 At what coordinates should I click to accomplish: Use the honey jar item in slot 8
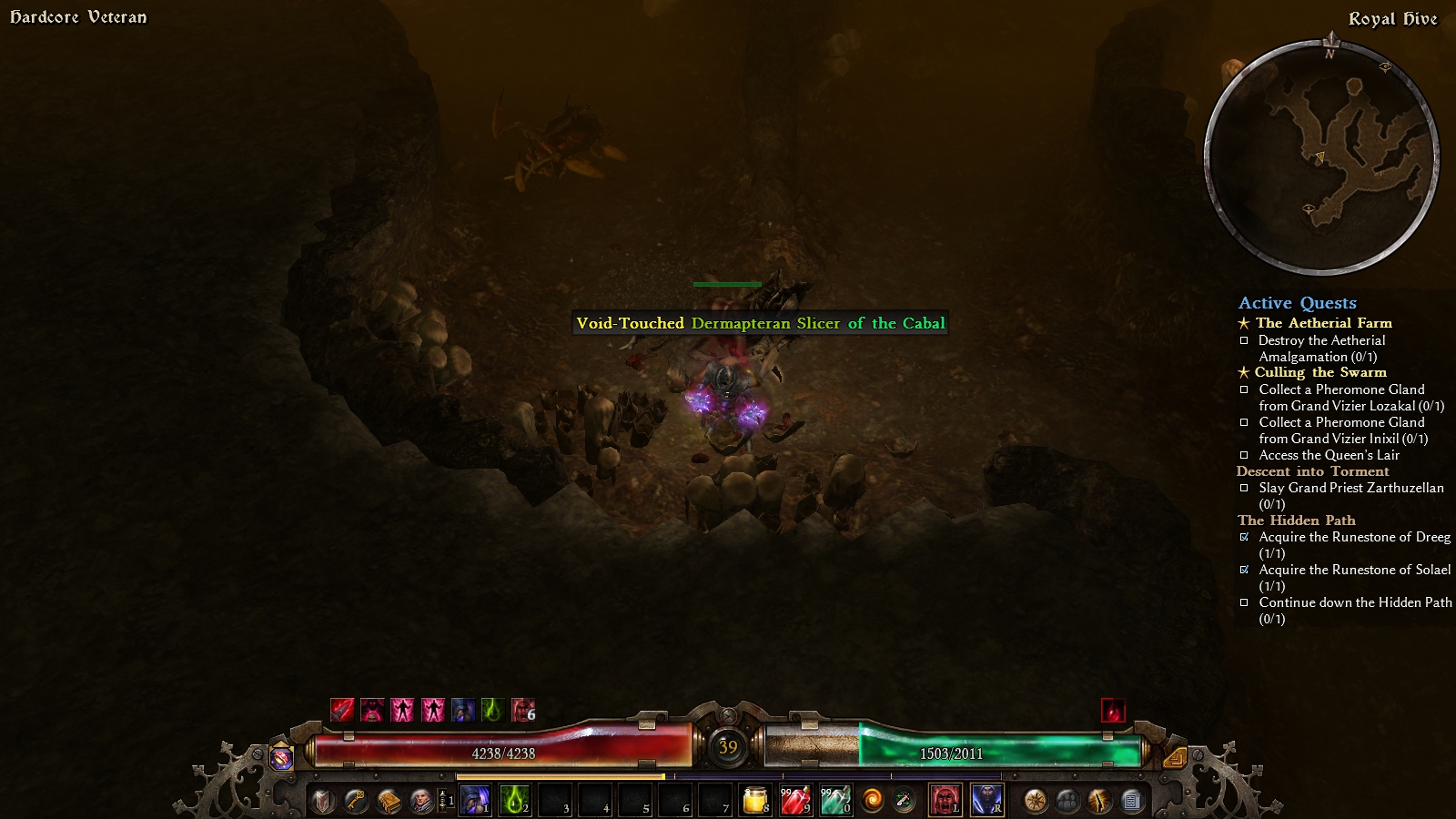pyautogui.click(x=755, y=800)
